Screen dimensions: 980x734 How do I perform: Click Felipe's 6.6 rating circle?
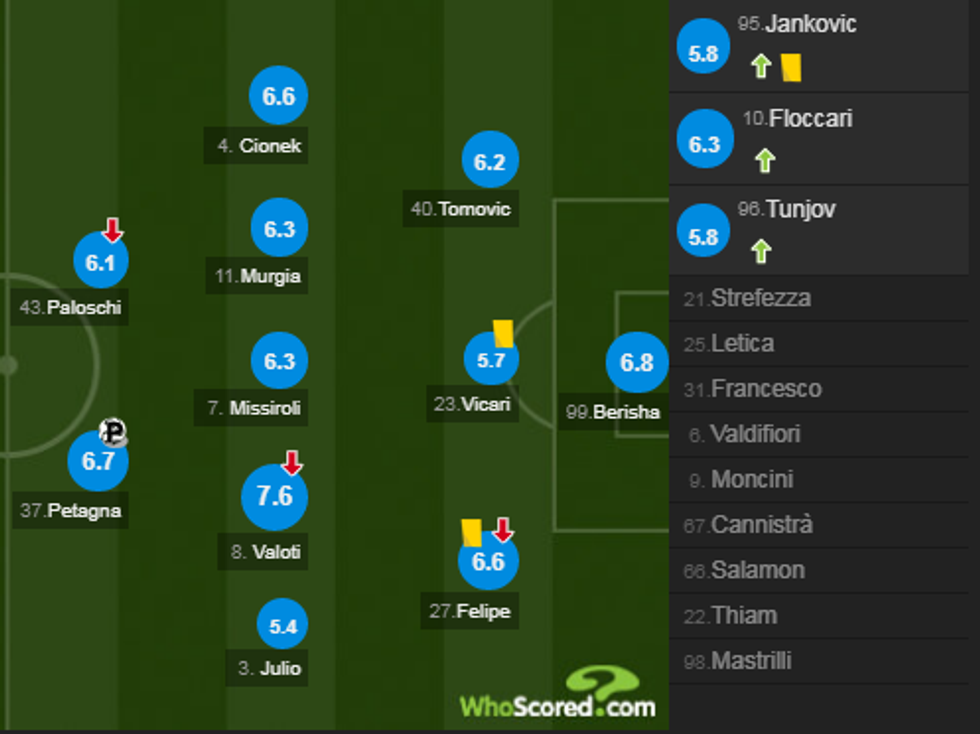click(488, 561)
